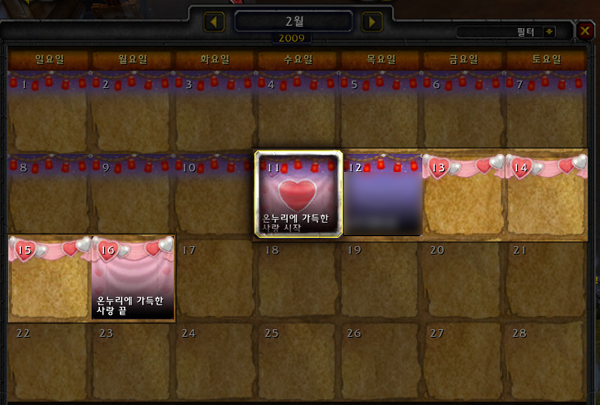Pick February 13 on the calendar
This screenshot has width=600, height=405.
point(464,194)
